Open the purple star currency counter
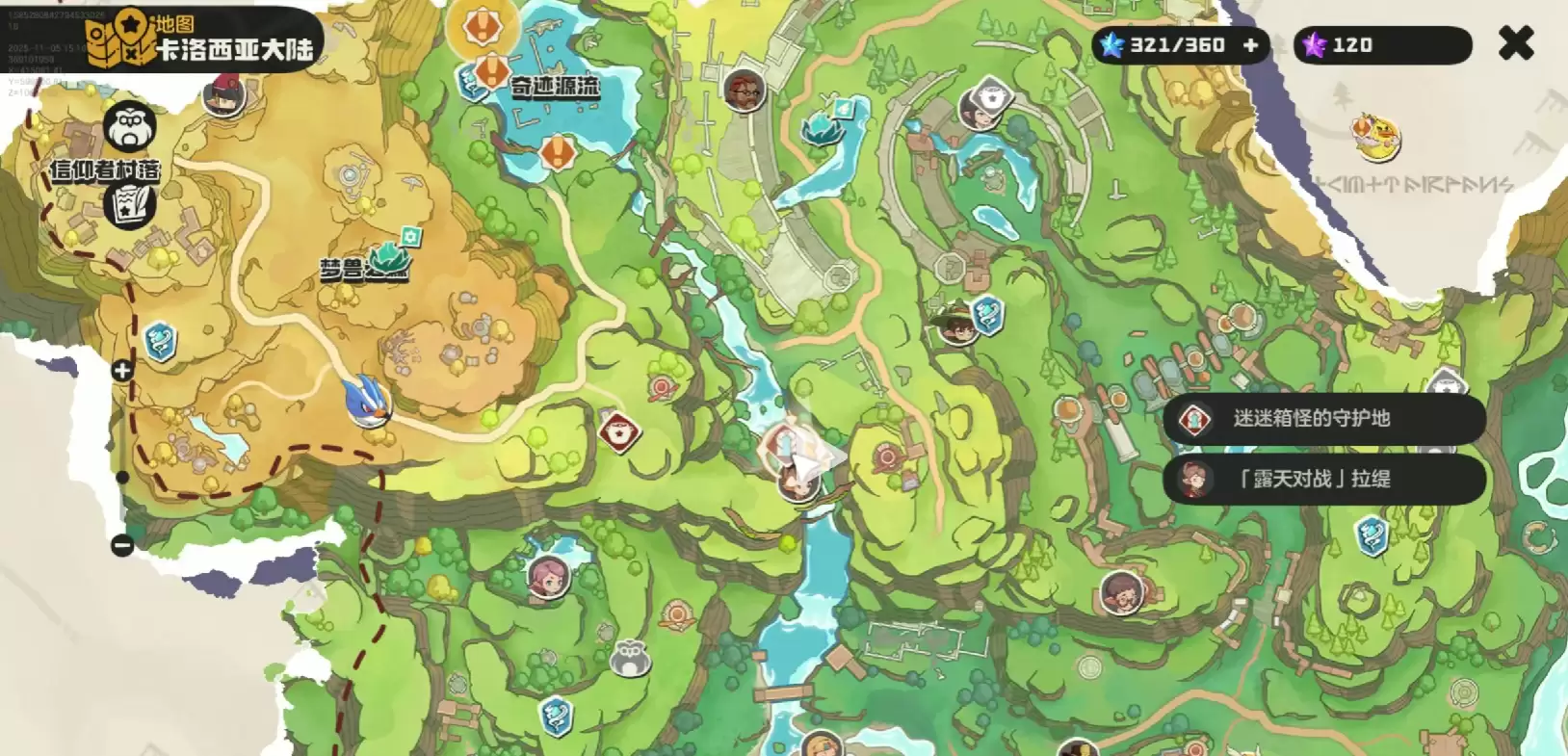This screenshot has width=1568, height=756. (1381, 45)
